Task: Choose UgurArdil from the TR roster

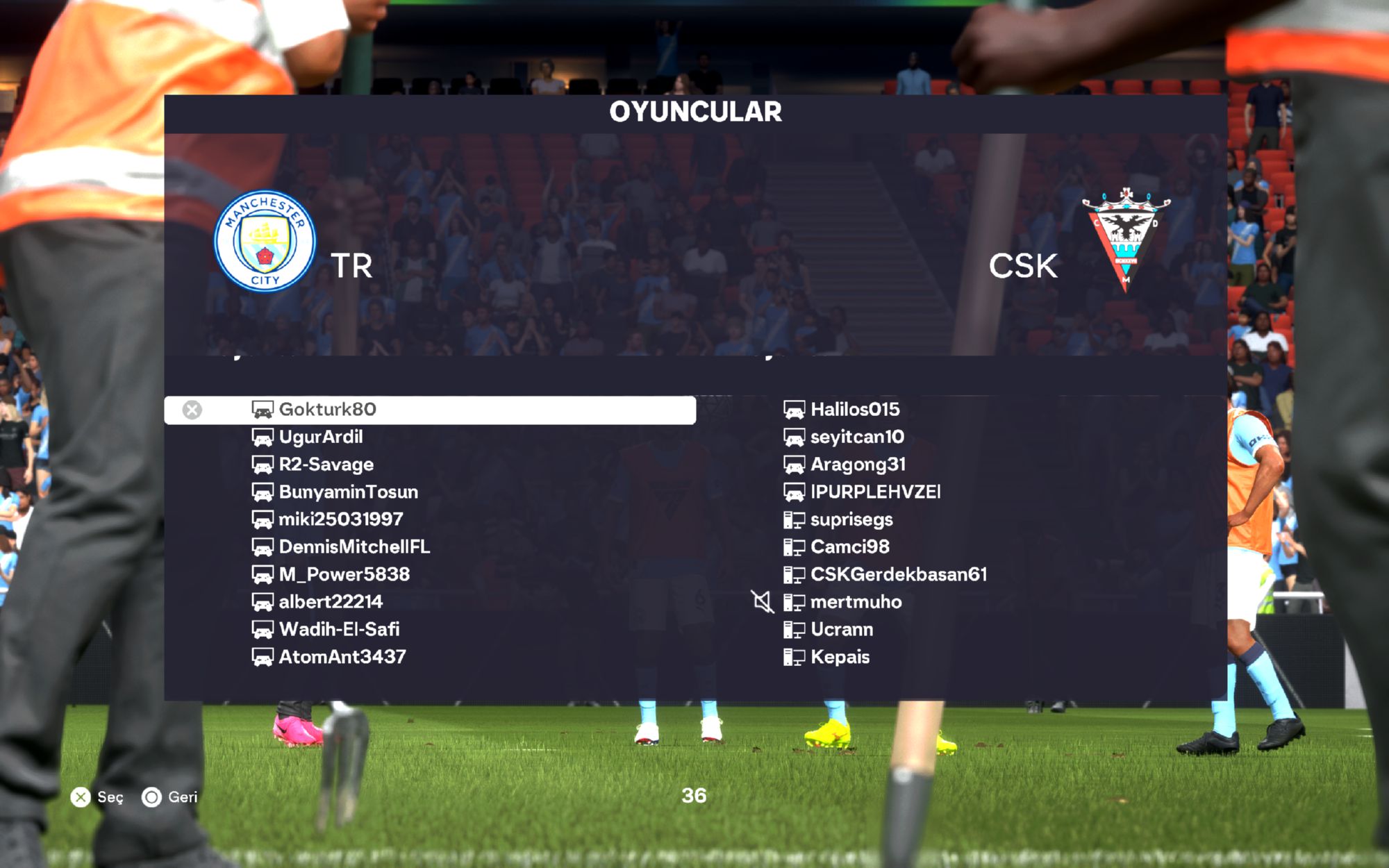Action: (x=320, y=437)
